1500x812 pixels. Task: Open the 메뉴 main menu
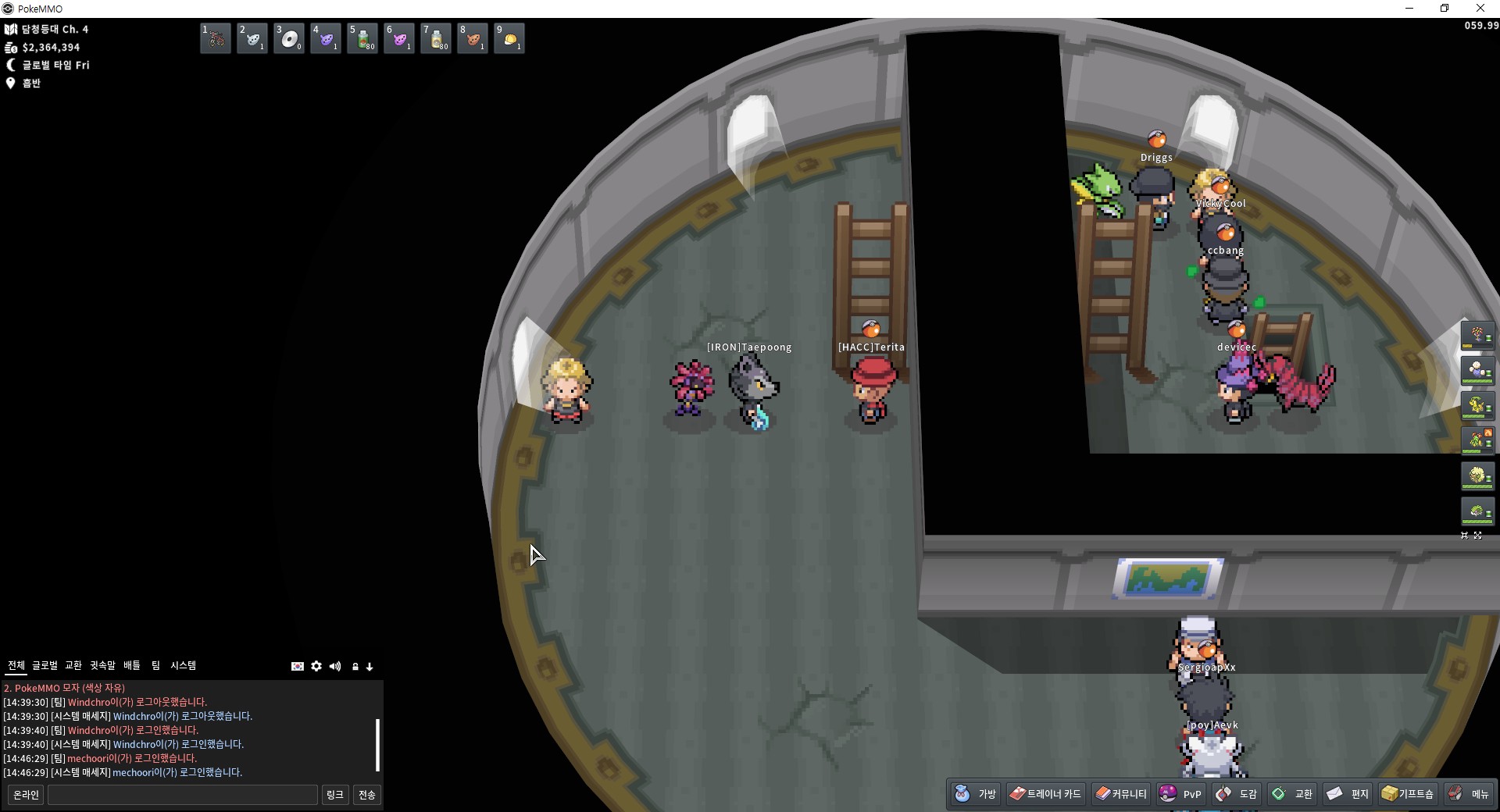pos(1470,794)
